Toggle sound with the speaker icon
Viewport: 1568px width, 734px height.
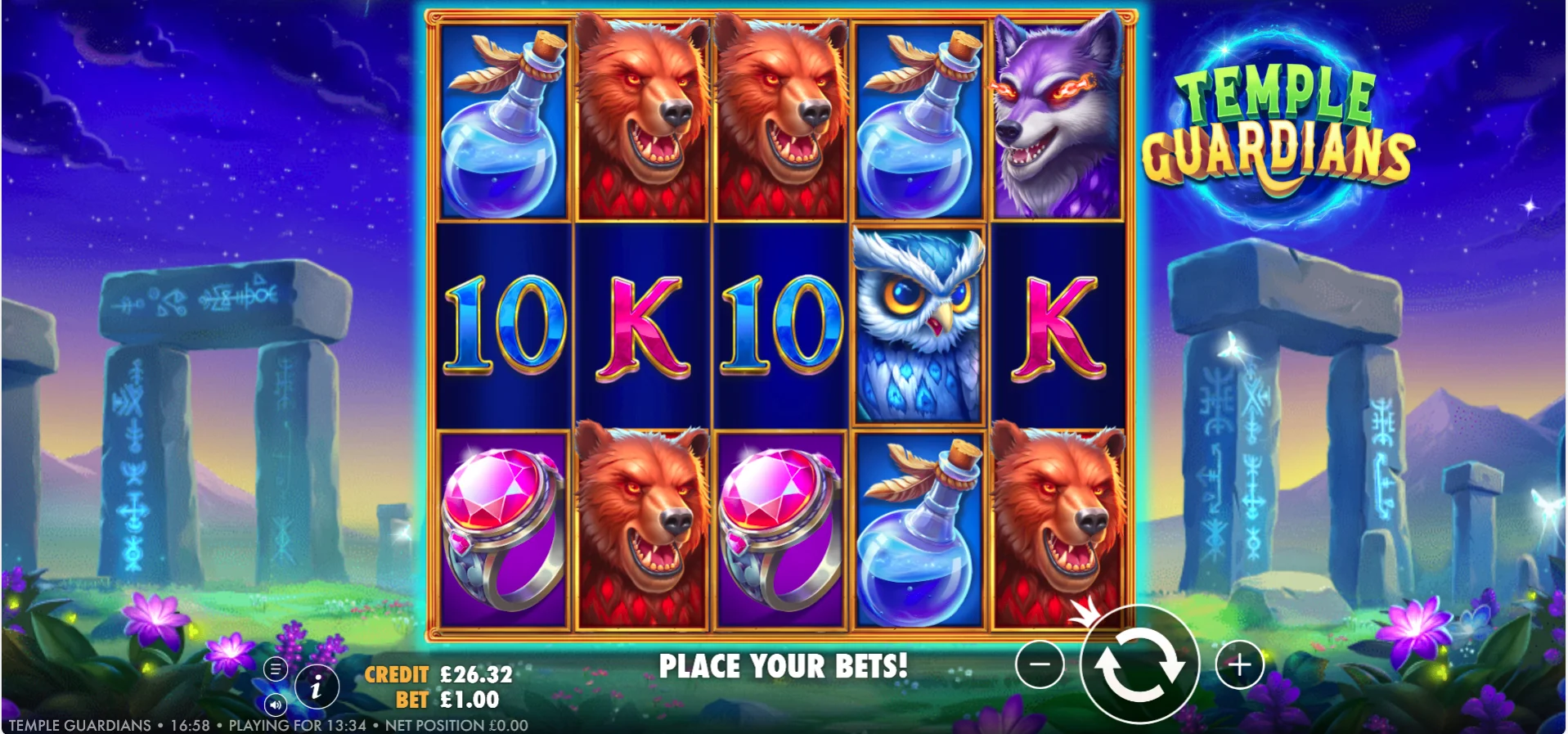(x=276, y=704)
